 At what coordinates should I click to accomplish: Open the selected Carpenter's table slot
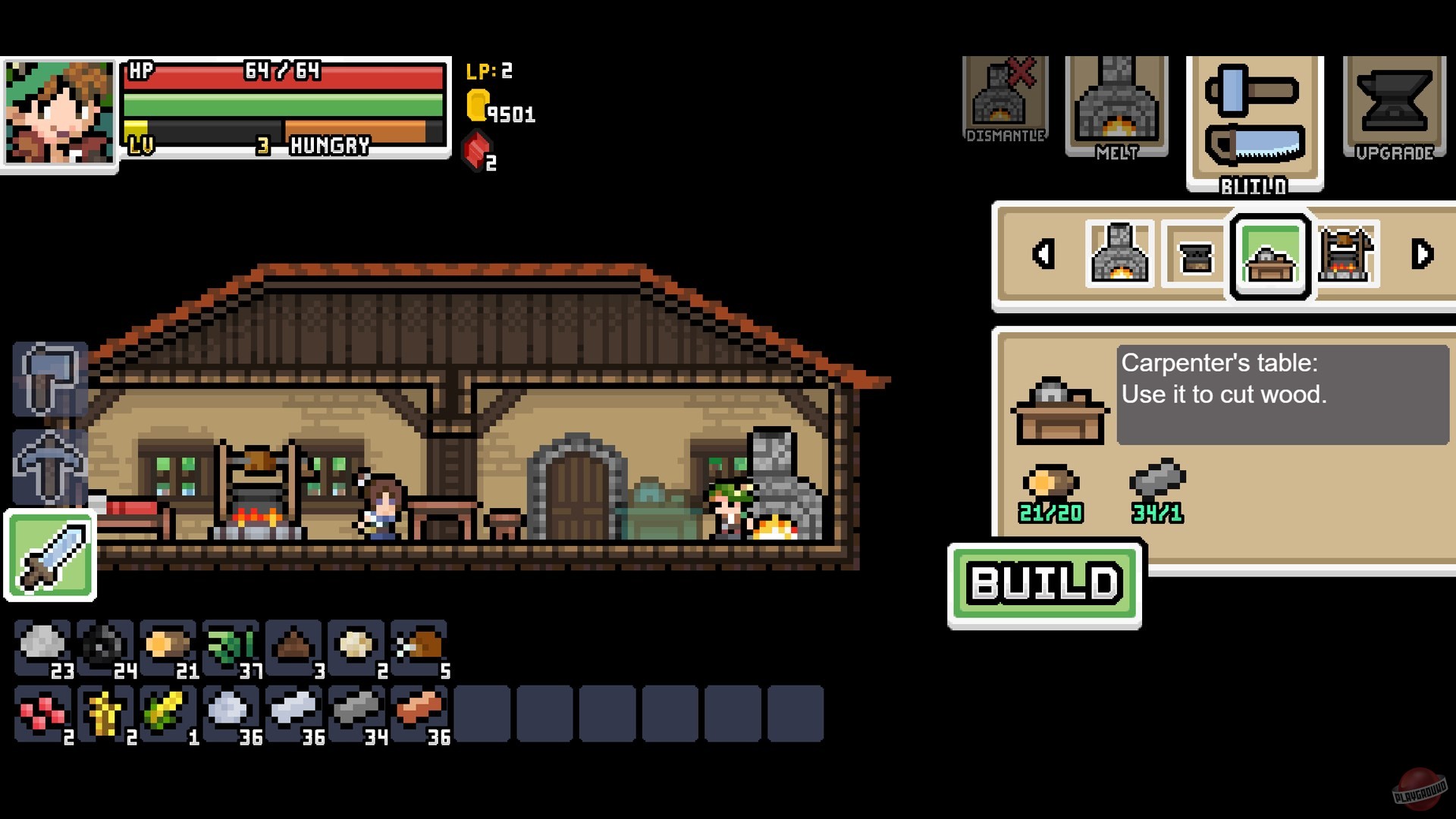[1269, 256]
